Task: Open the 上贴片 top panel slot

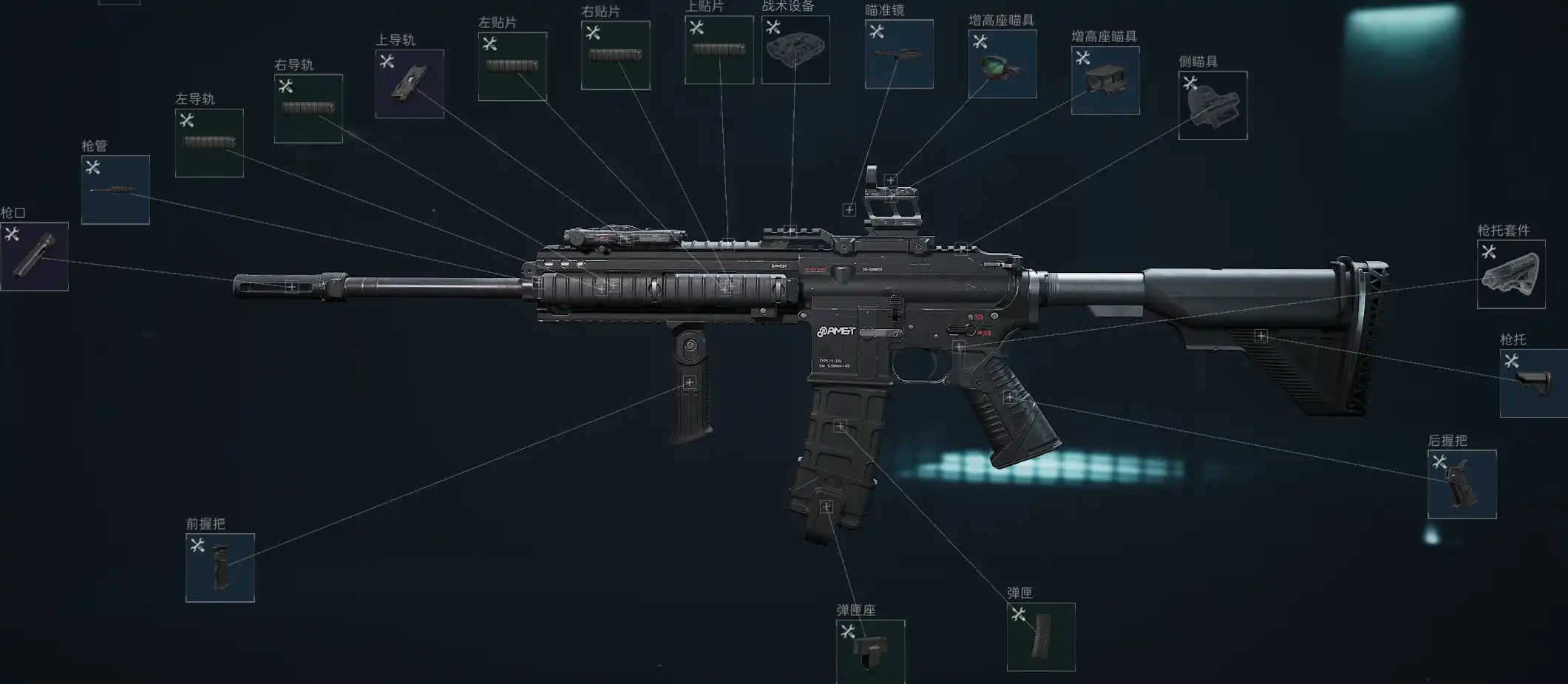Action: (x=719, y=50)
